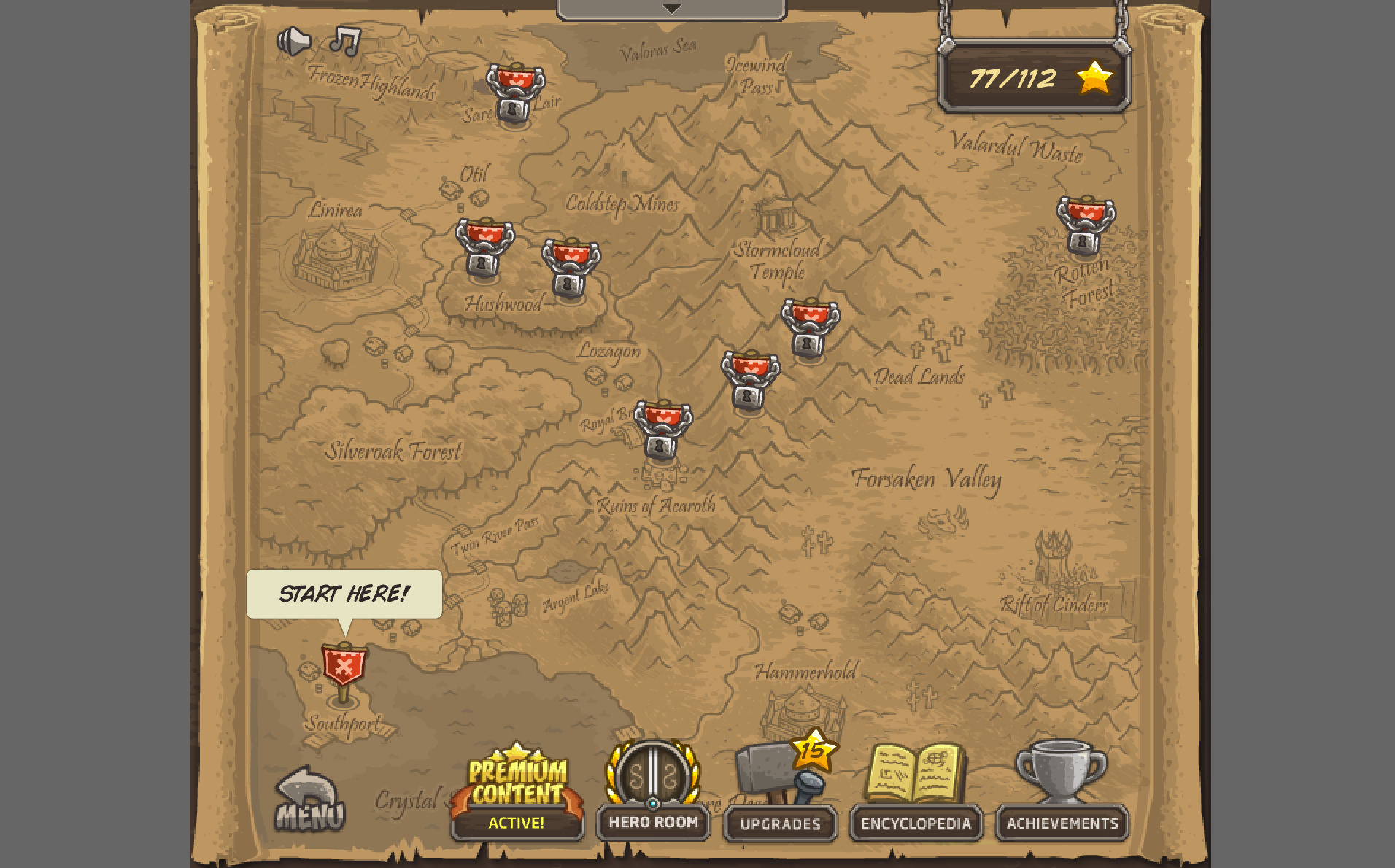Image resolution: width=1395 pixels, height=868 pixels.
Task: Pick the locked level below Stormcloud Temple
Action: [810, 328]
